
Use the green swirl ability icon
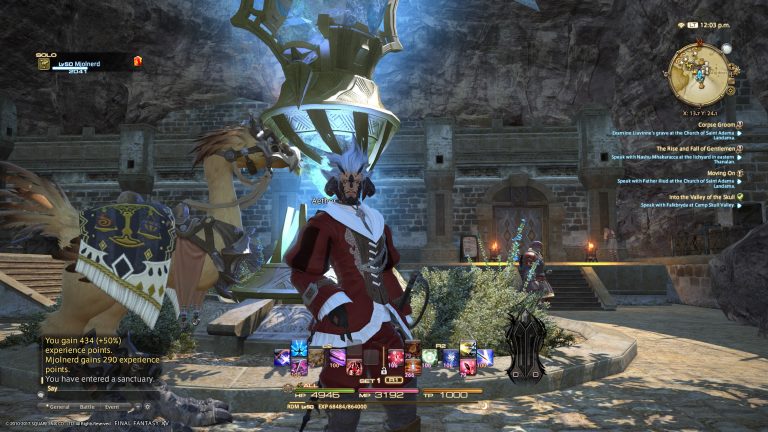pos(430,355)
